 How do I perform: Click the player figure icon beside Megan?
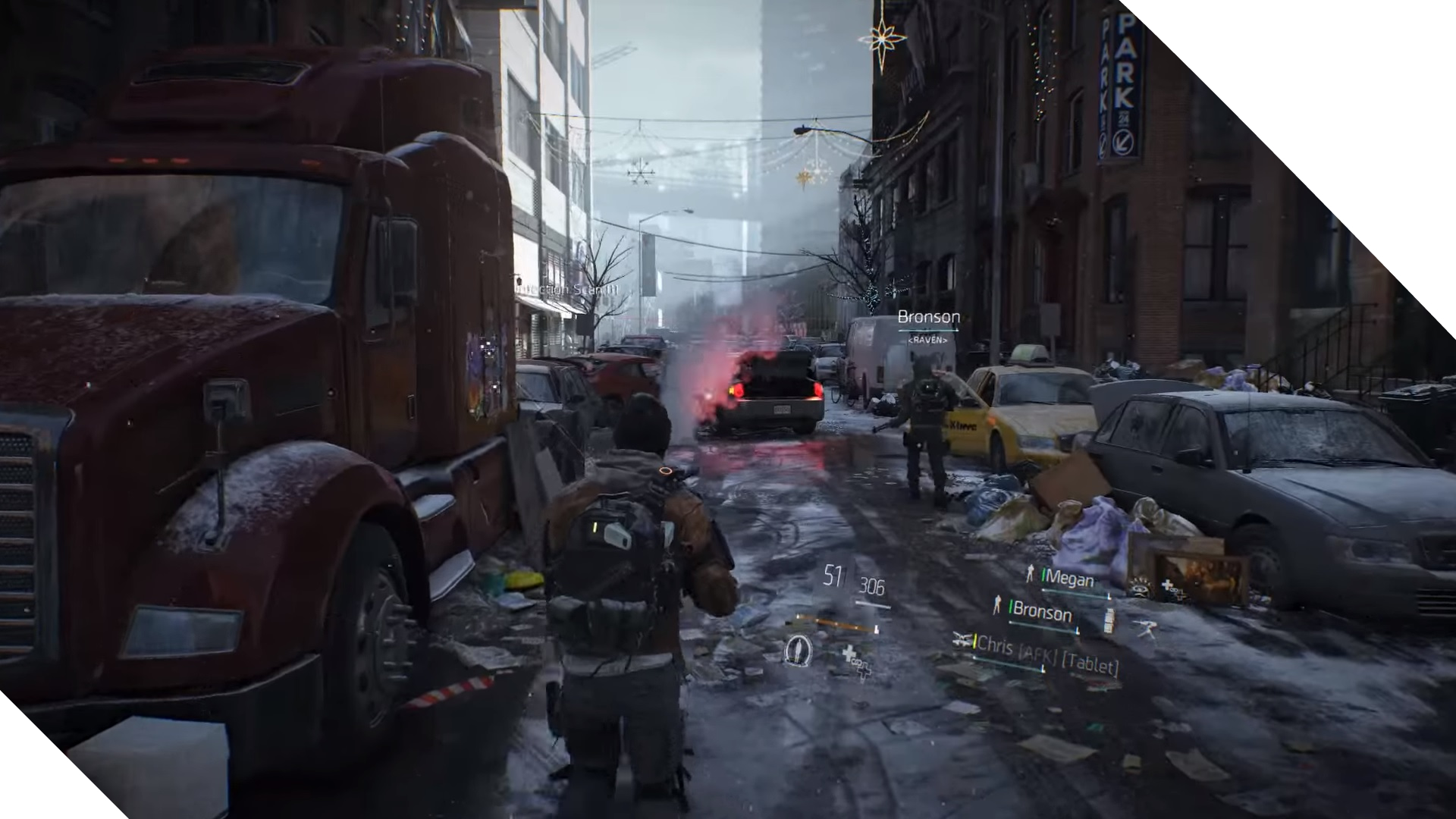pos(1031,573)
